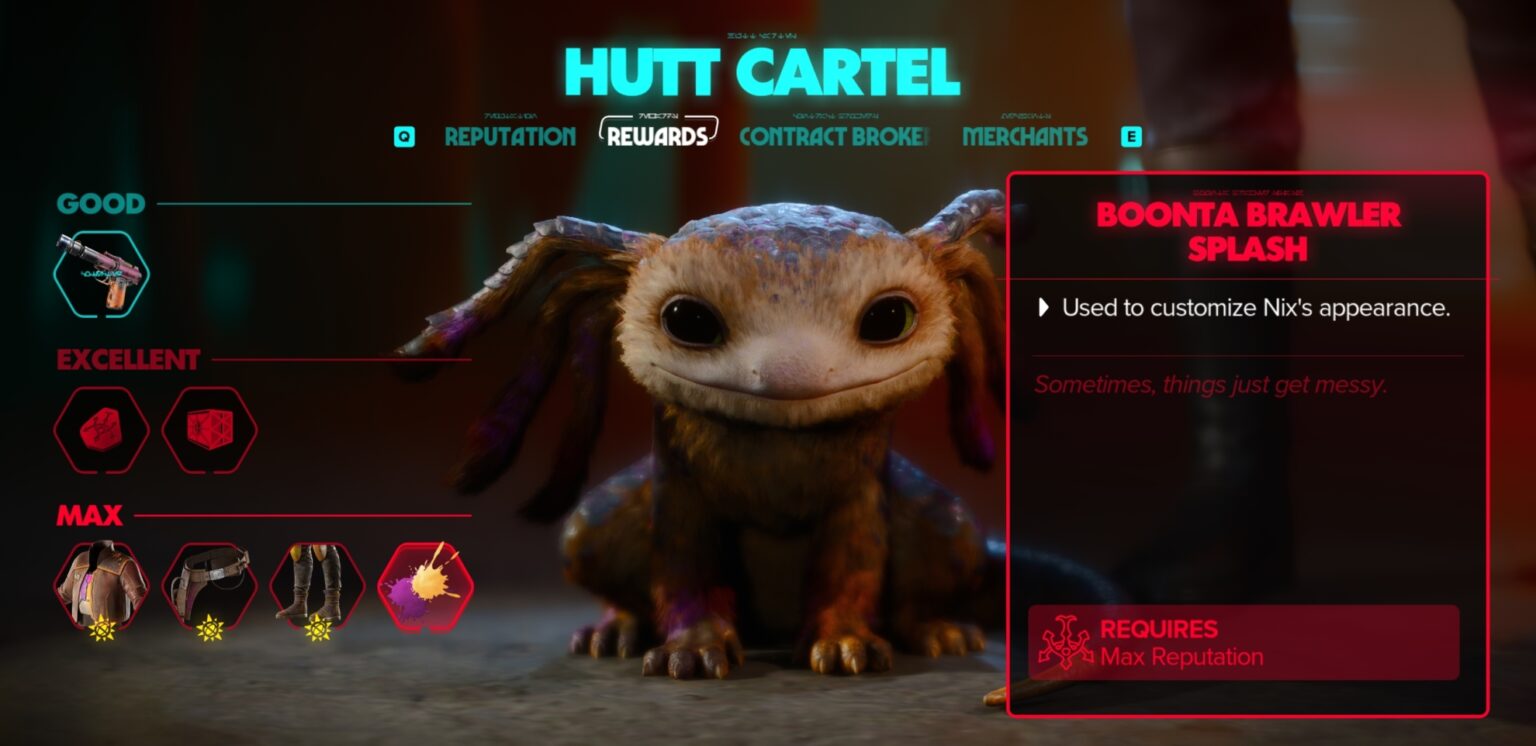Click the Boonta Brawler Splash paint icon
Viewport: 1536px width, 746px height.
425,586
